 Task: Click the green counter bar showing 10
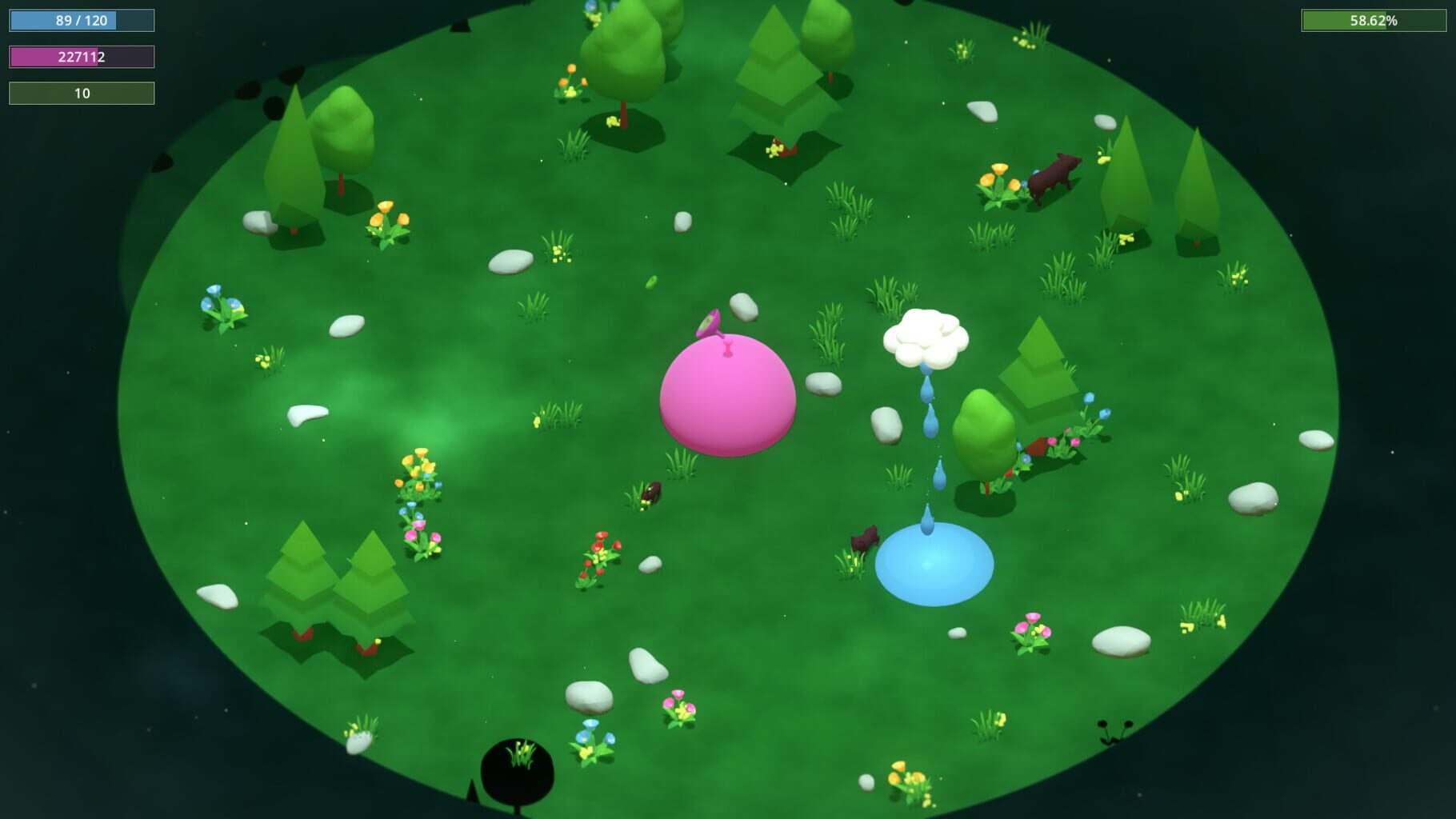pyautogui.click(x=80, y=92)
